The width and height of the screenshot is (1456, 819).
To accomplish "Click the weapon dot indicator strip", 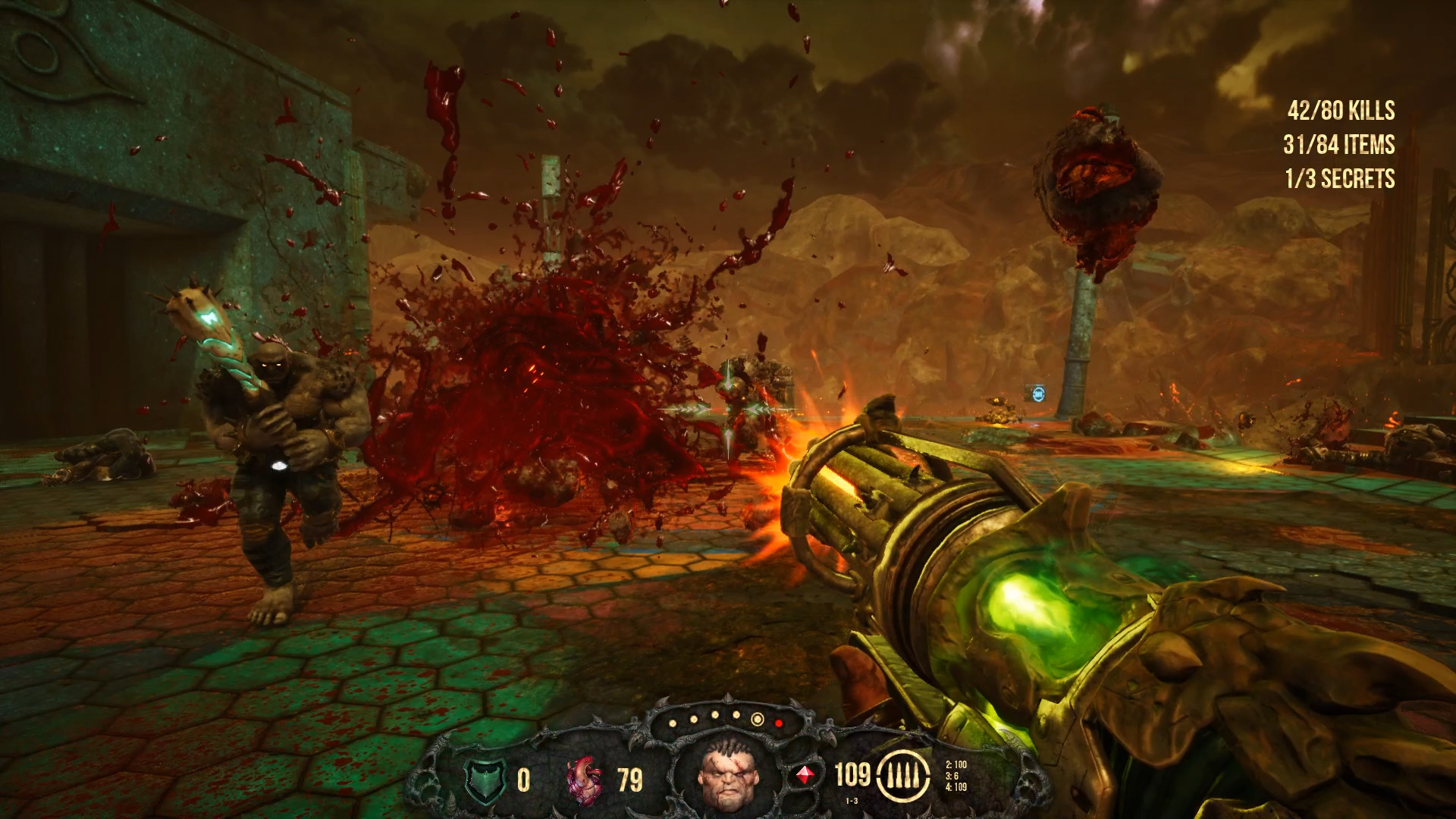I will click(724, 720).
